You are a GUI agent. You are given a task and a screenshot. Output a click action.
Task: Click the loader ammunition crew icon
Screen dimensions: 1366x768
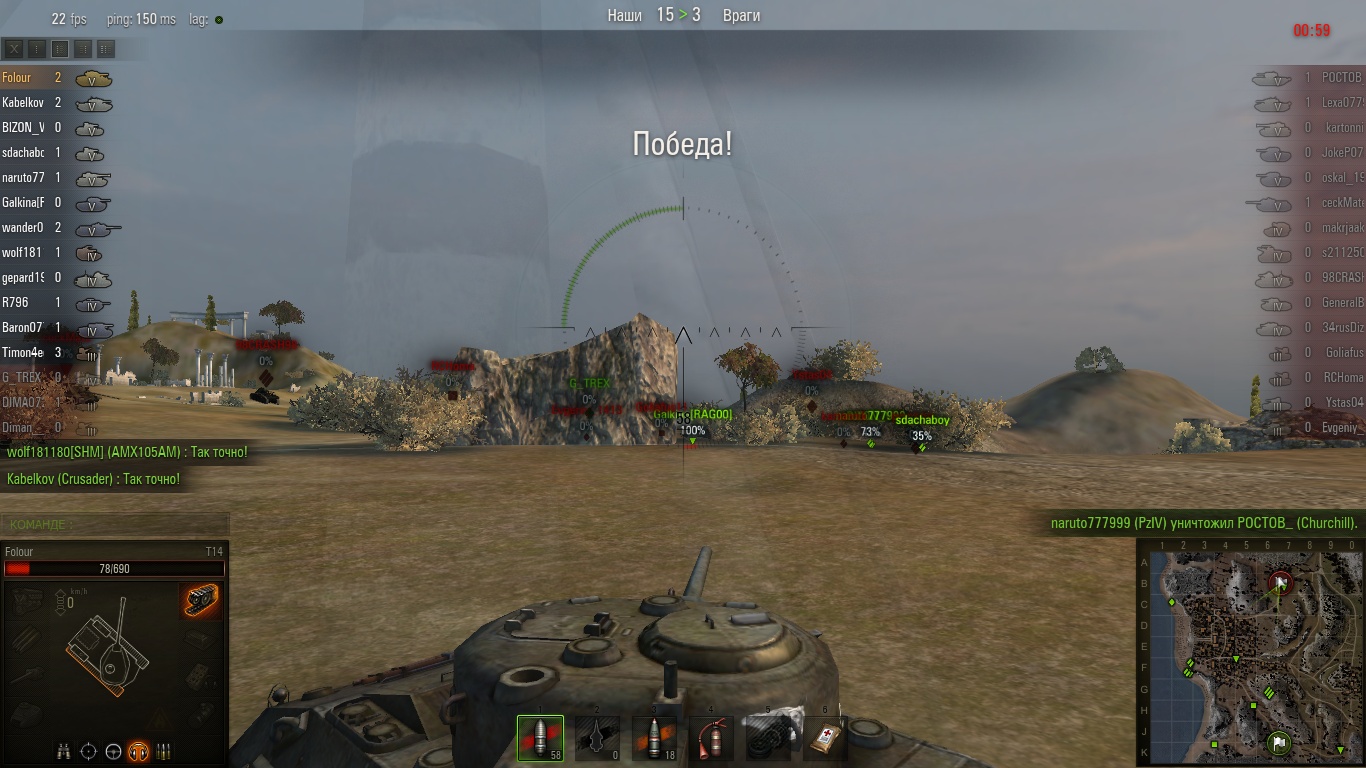coord(164,751)
